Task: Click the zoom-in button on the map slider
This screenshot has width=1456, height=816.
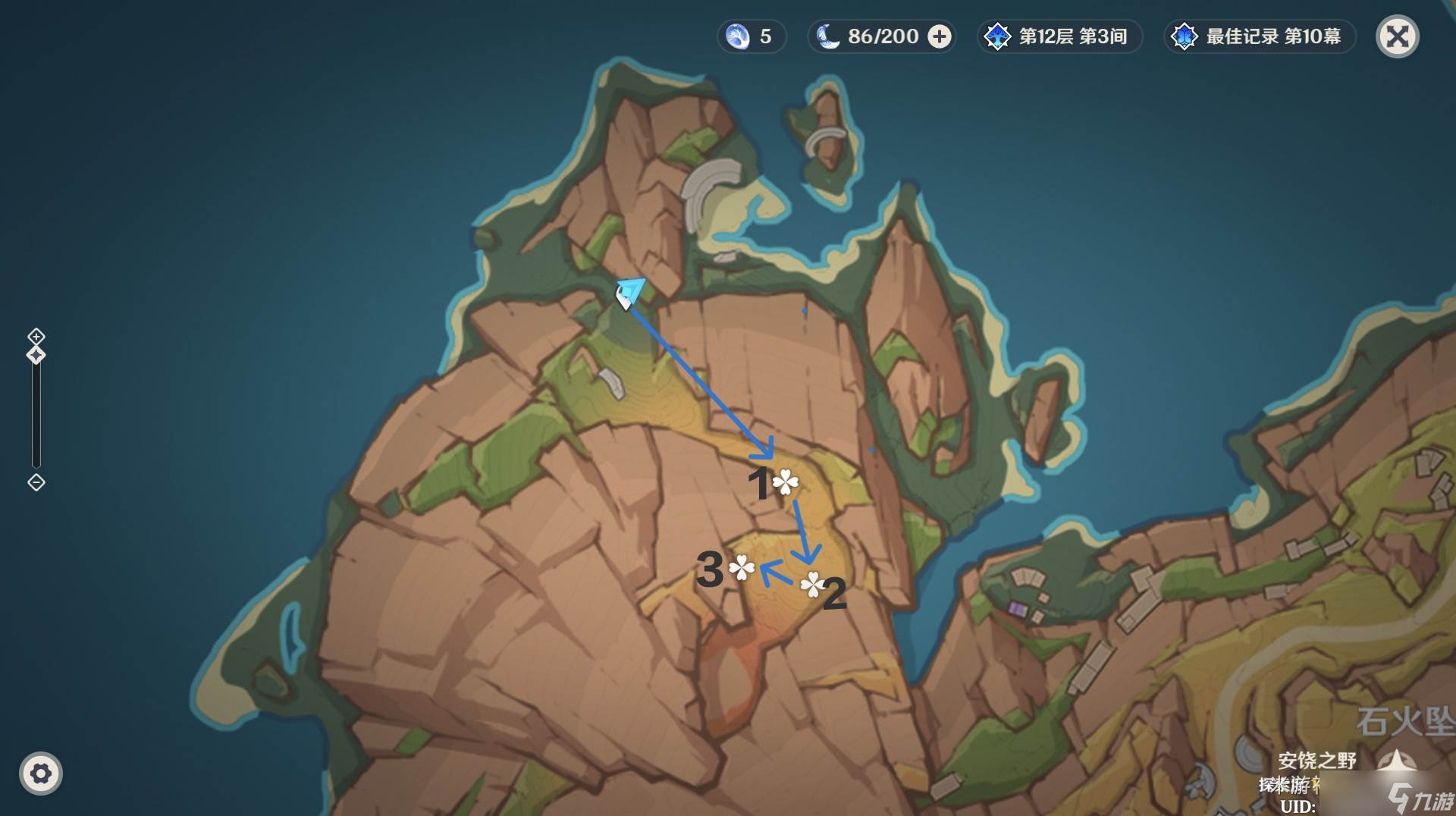Action: pos(36,336)
